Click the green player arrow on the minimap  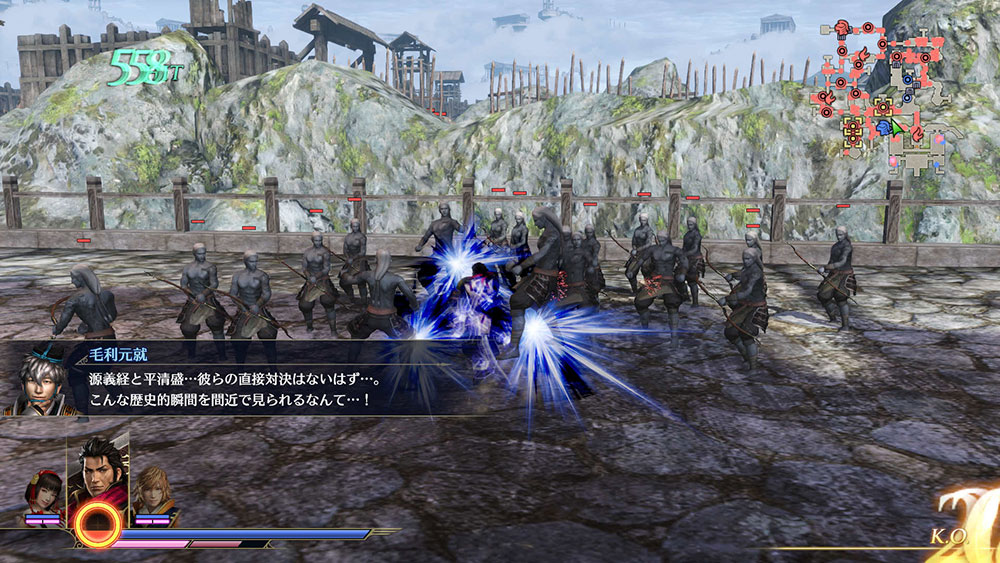click(897, 129)
